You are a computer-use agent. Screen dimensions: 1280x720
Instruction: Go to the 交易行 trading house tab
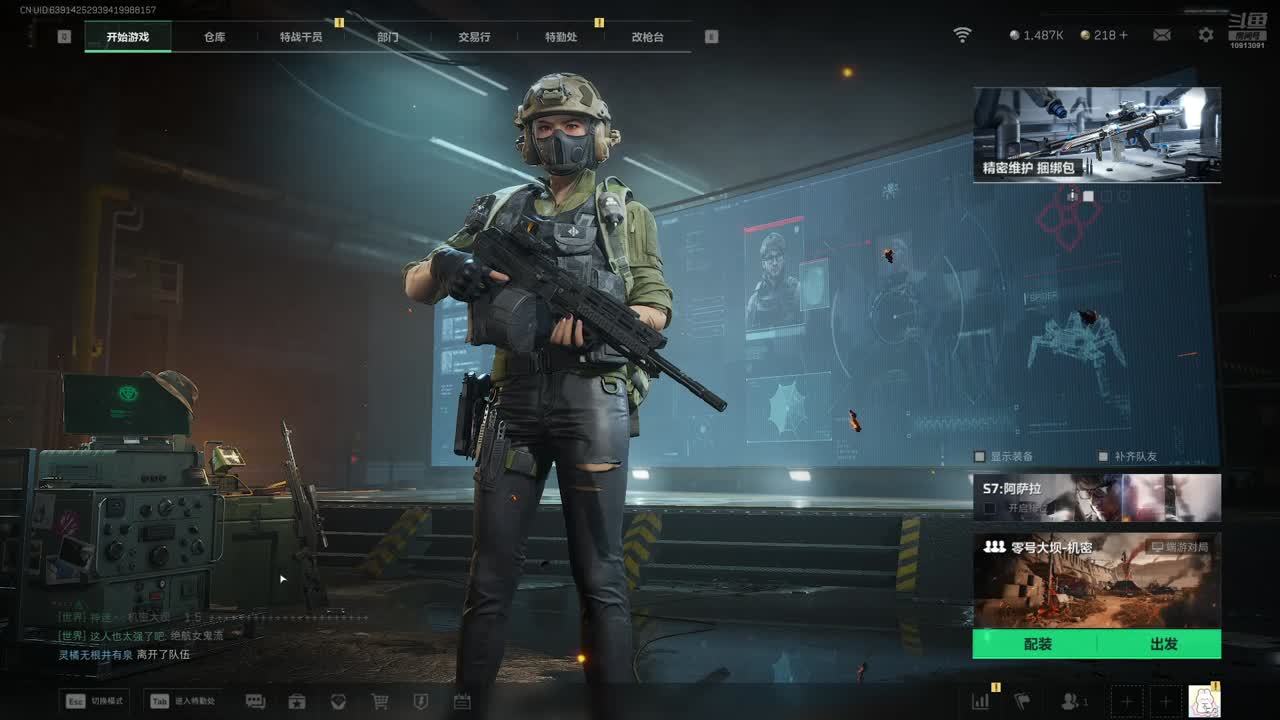[474, 37]
